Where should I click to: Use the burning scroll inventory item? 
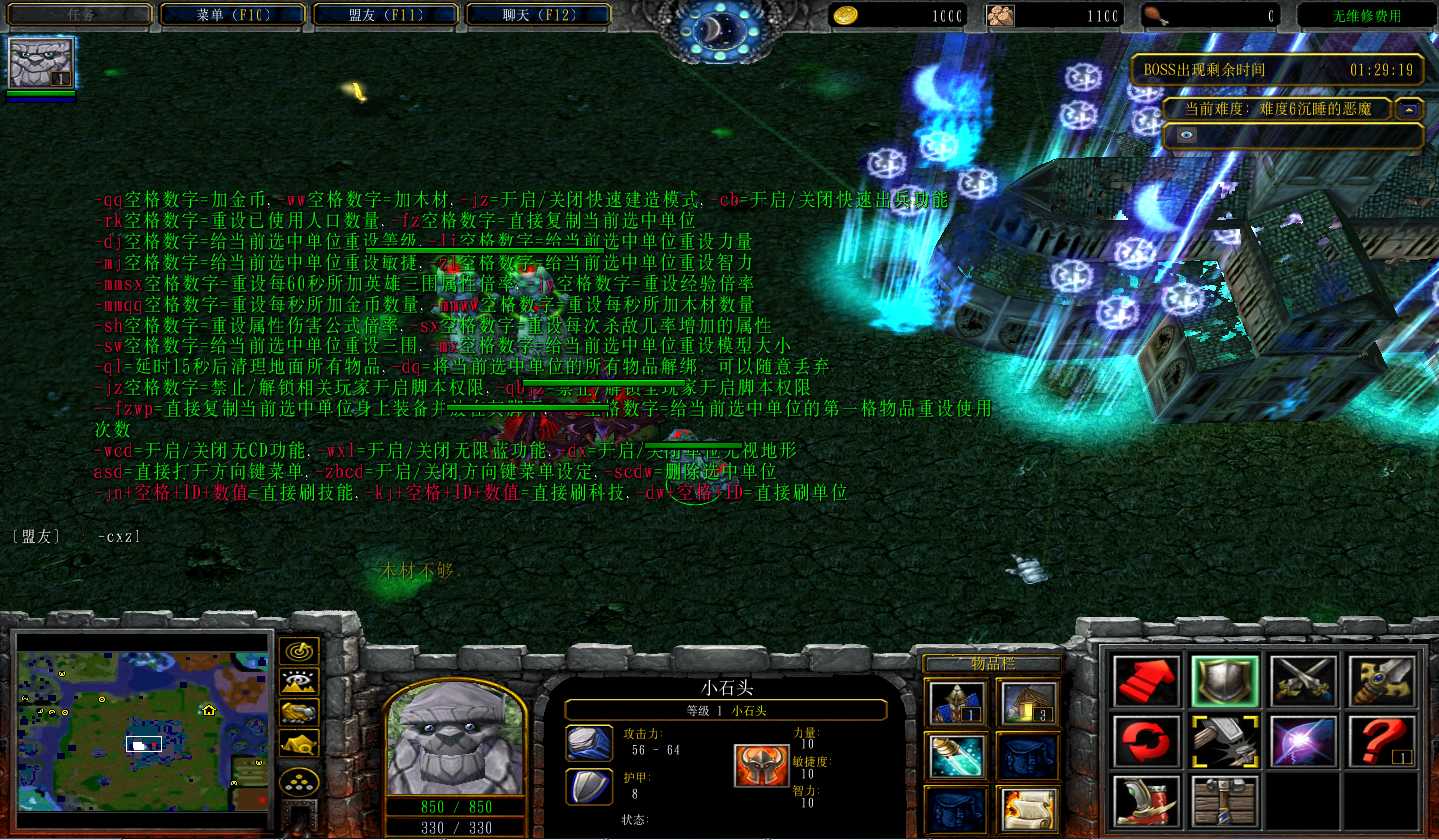1027,809
